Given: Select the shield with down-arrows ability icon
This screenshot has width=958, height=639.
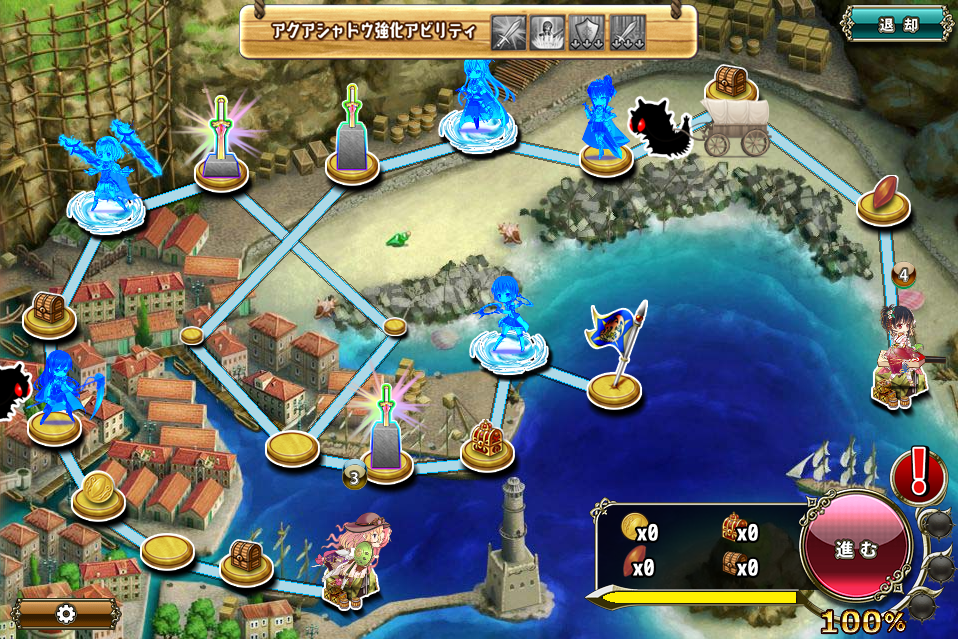Looking at the screenshot, I should click(587, 33).
